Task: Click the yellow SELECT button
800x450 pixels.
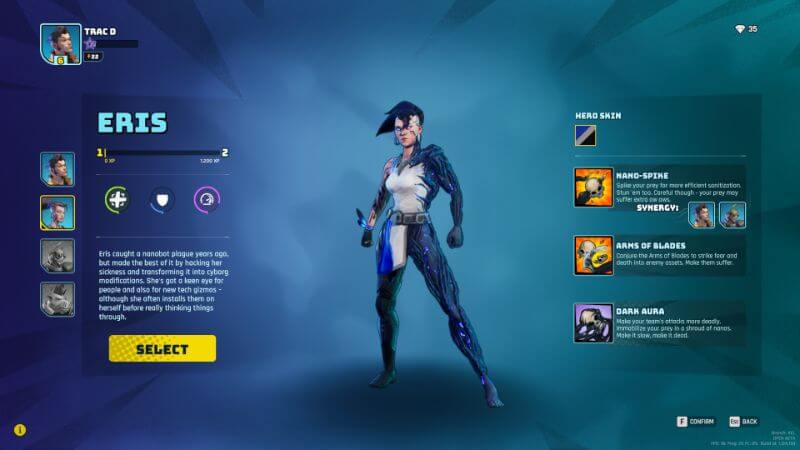Action: click(x=162, y=348)
